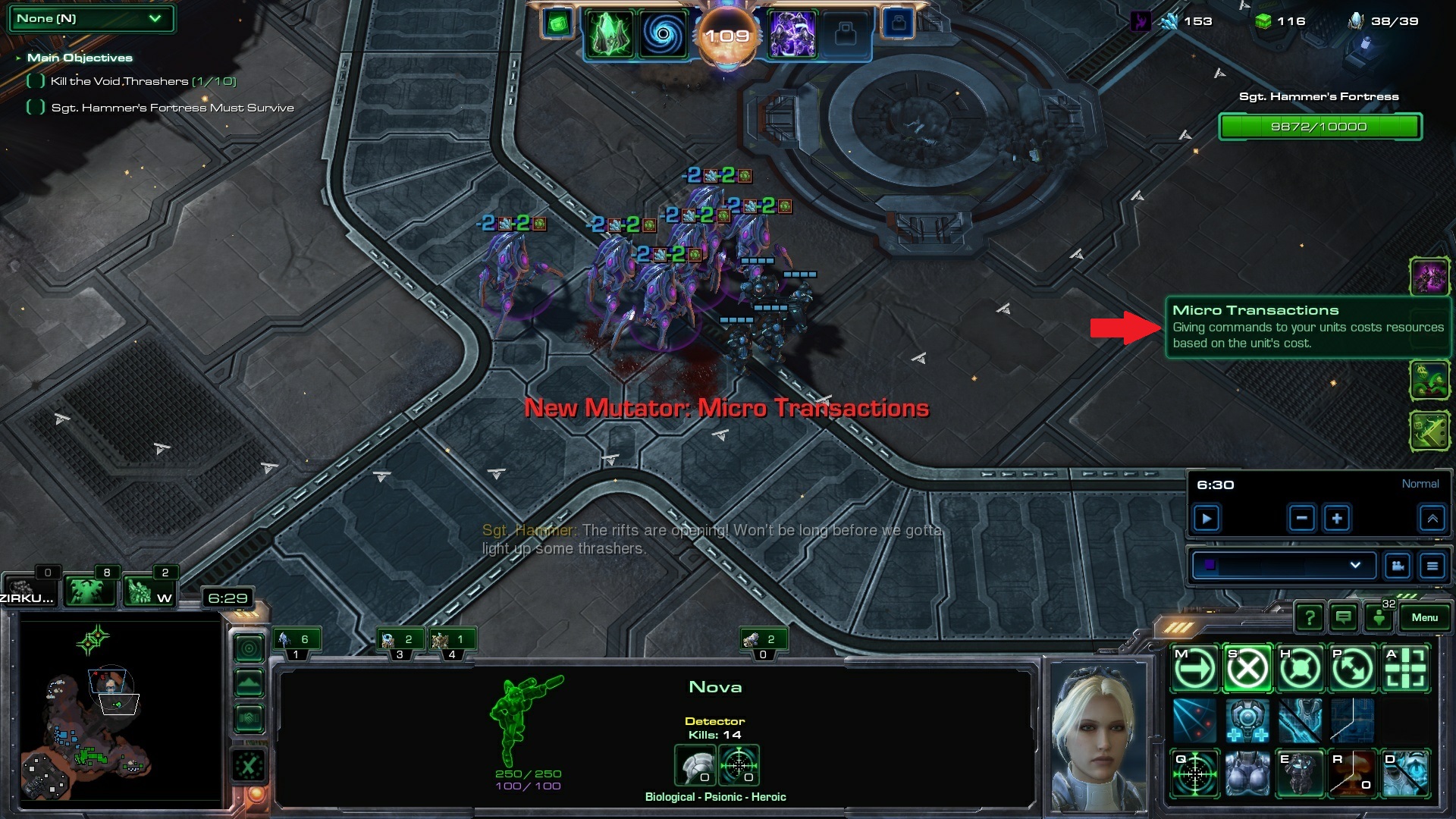The height and width of the screenshot is (819, 1456).
Task: Open the Menu
Action: tap(1425, 617)
